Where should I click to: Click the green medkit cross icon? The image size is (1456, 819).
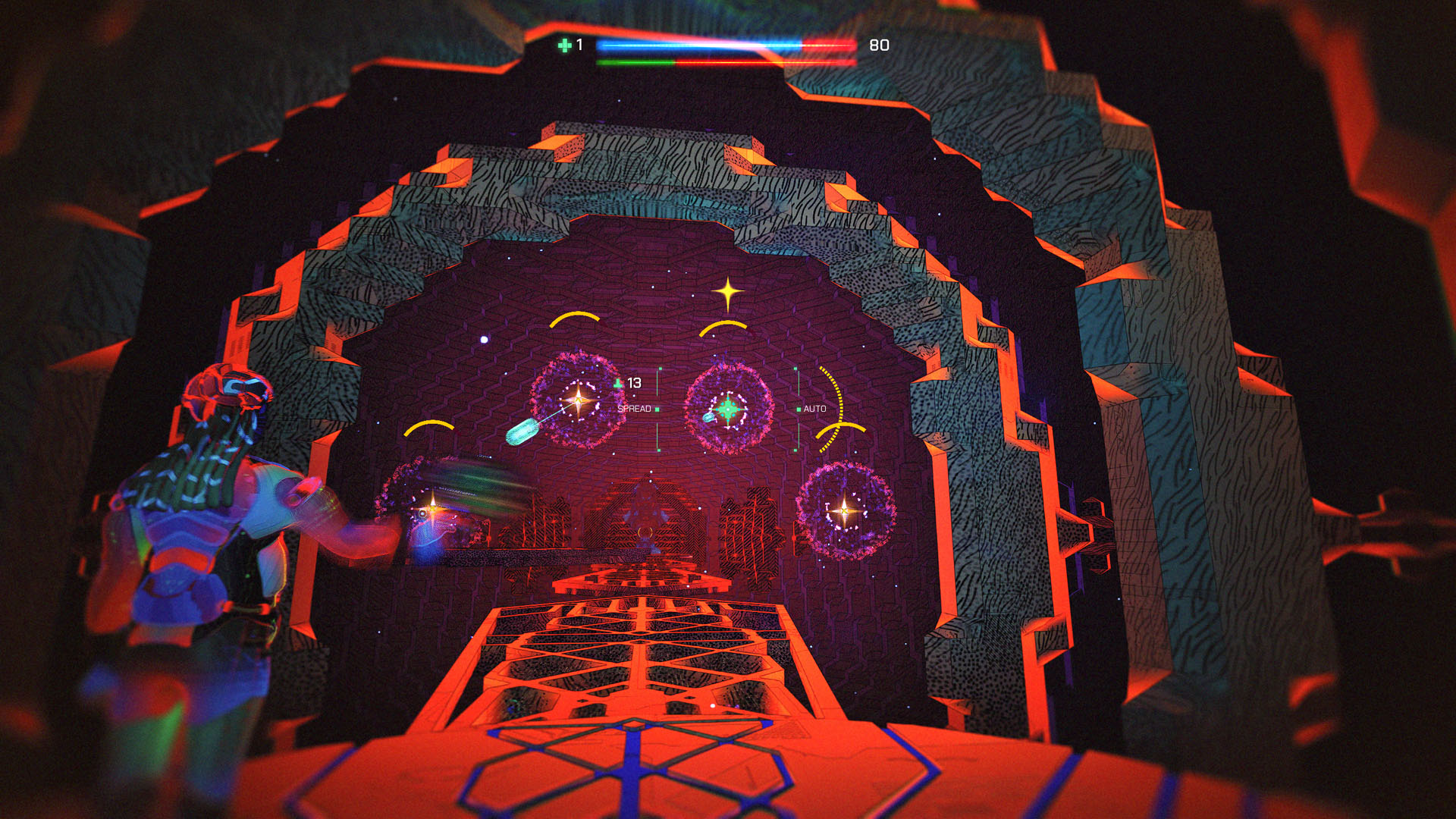(564, 45)
